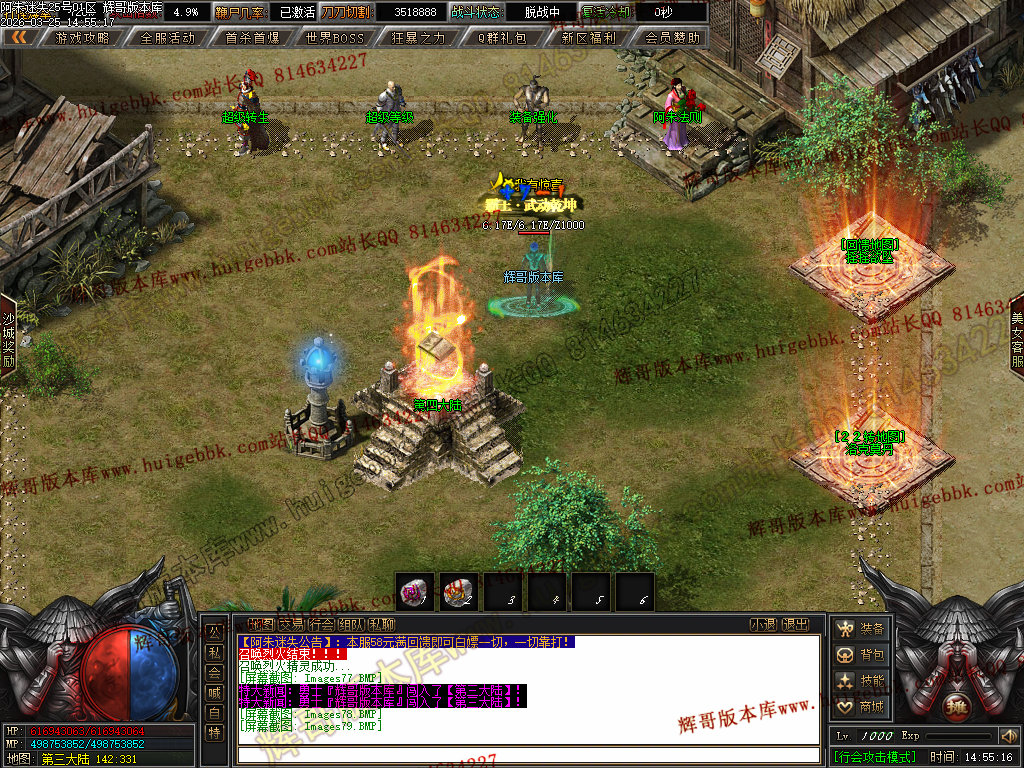Click the 退出 exit button

point(795,625)
